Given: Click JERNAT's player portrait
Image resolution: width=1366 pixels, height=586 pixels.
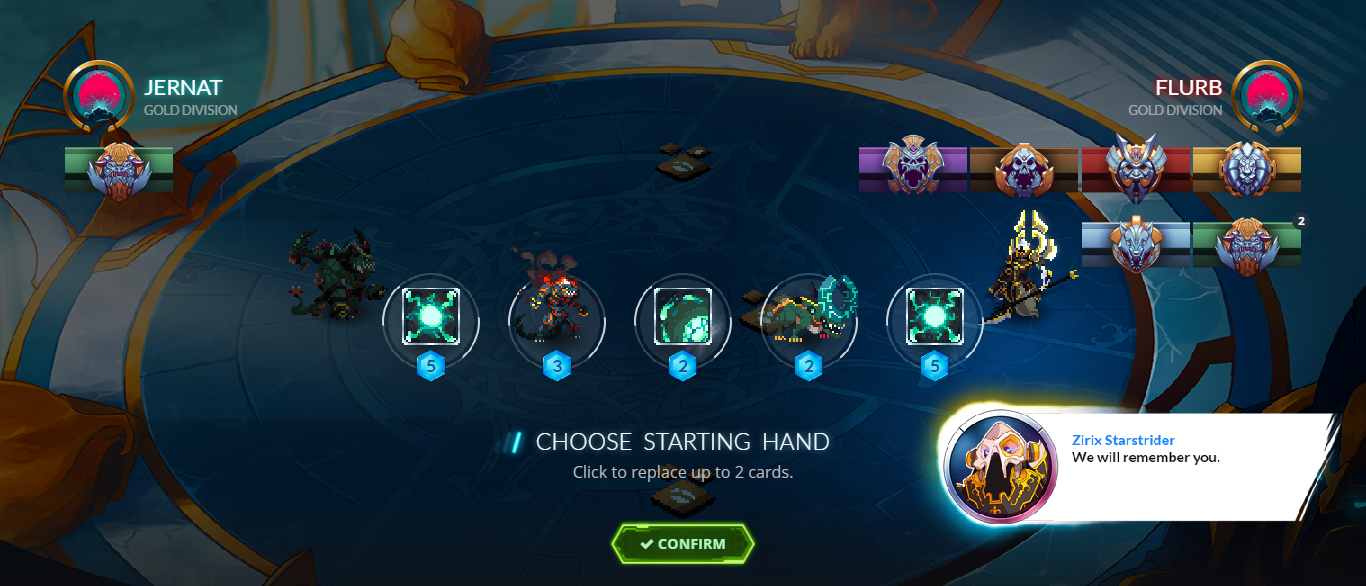Looking at the screenshot, I should [99, 95].
